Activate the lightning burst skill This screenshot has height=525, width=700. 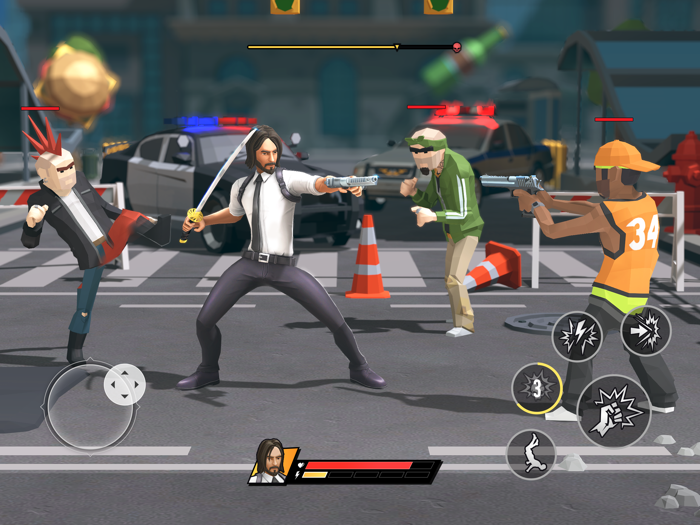coord(577,336)
